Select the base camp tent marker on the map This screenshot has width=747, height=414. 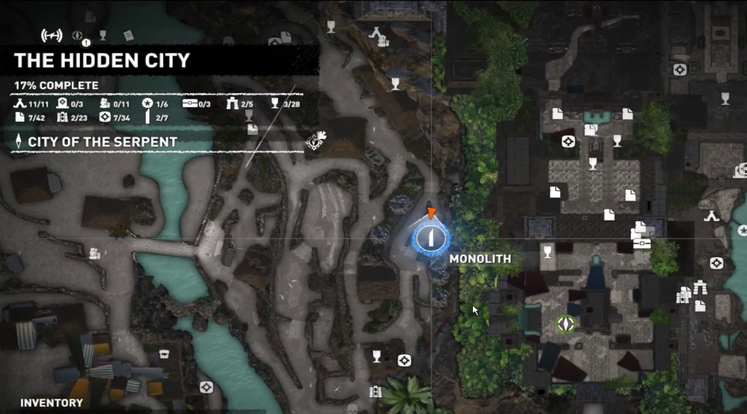712,215
